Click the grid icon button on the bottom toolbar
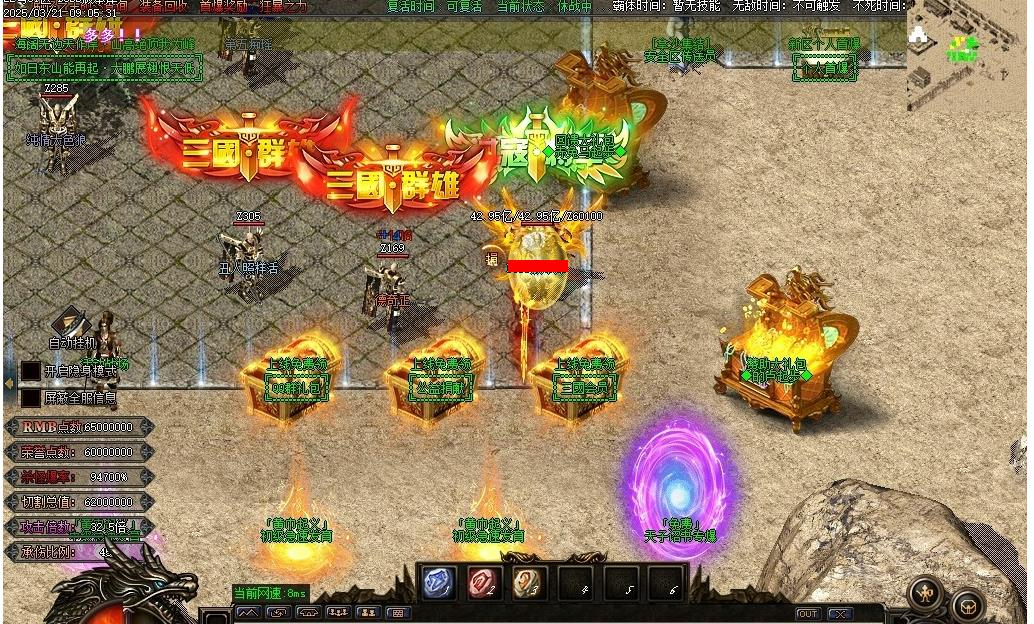1034x624 pixels. pos(397,613)
